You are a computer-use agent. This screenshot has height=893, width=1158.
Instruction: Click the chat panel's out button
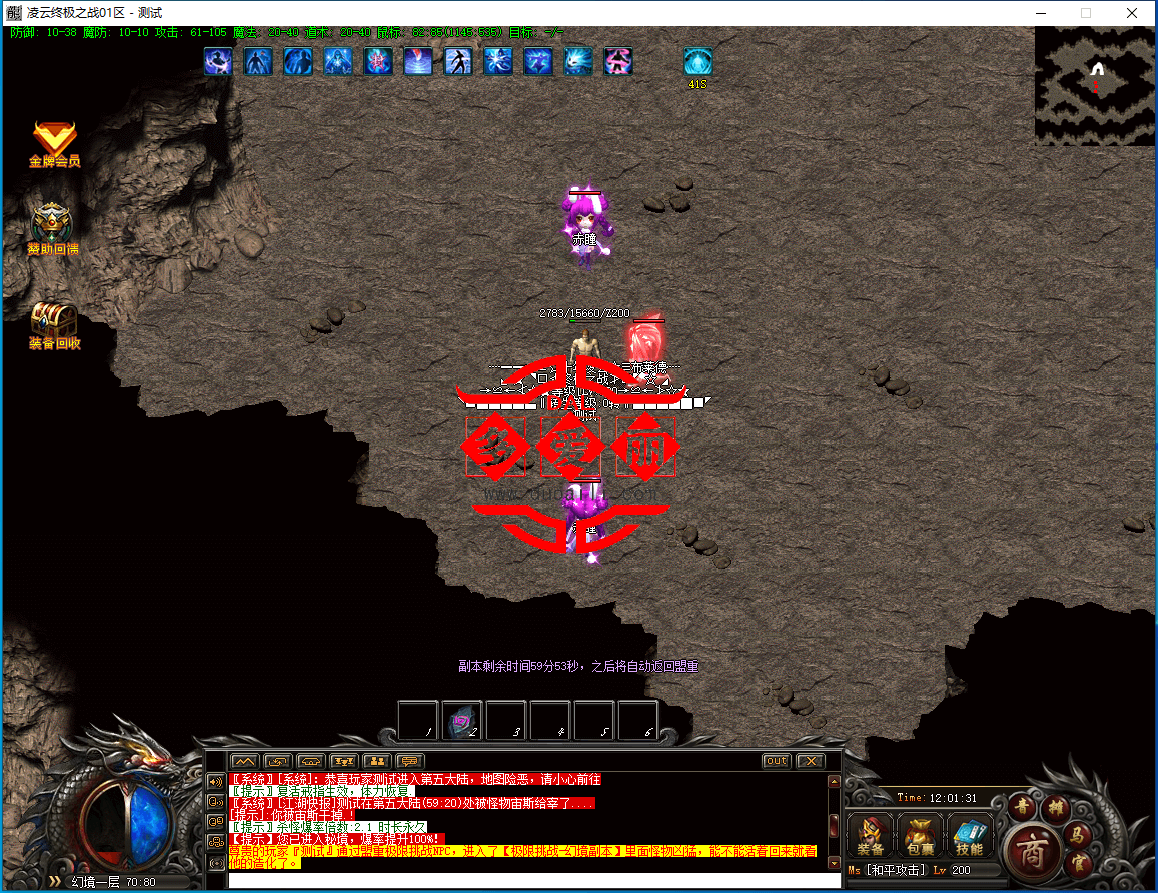(776, 761)
